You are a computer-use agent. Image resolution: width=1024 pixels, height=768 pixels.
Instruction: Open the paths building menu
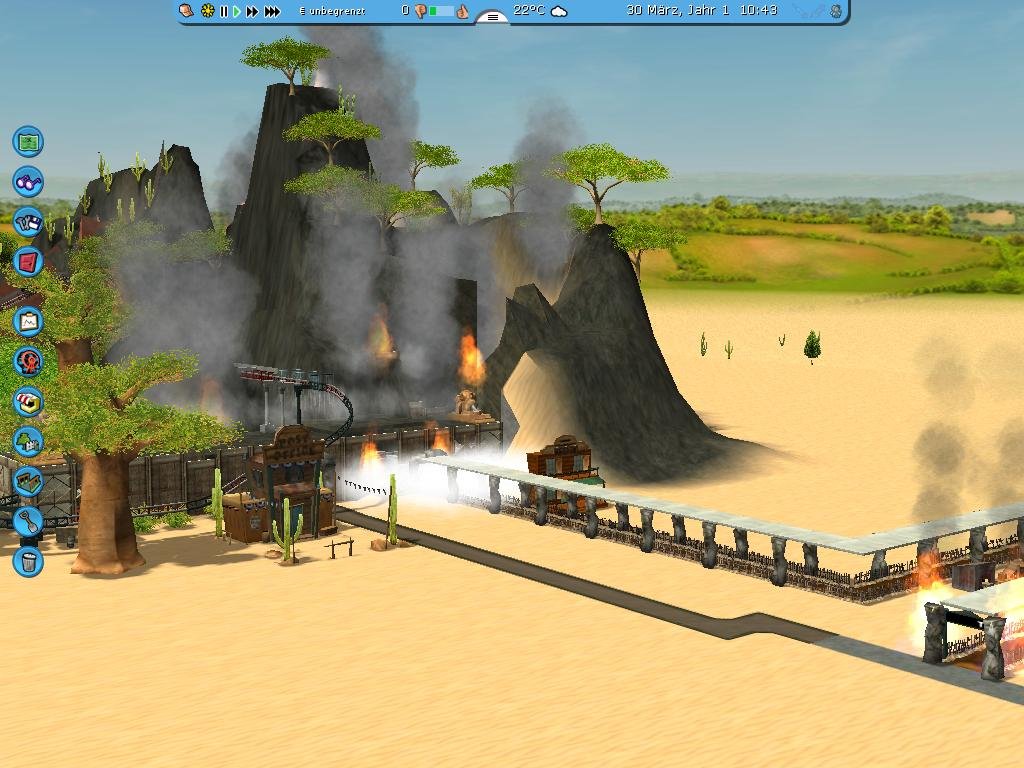pyautogui.click(x=28, y=481)
